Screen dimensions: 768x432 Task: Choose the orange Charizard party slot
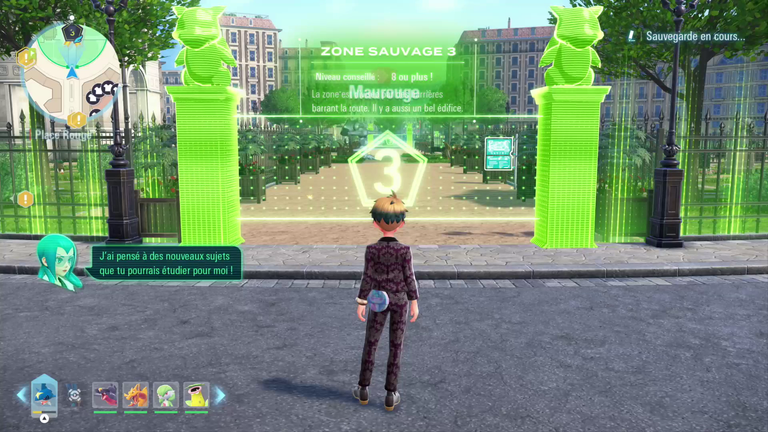click(x=135, y=395)
